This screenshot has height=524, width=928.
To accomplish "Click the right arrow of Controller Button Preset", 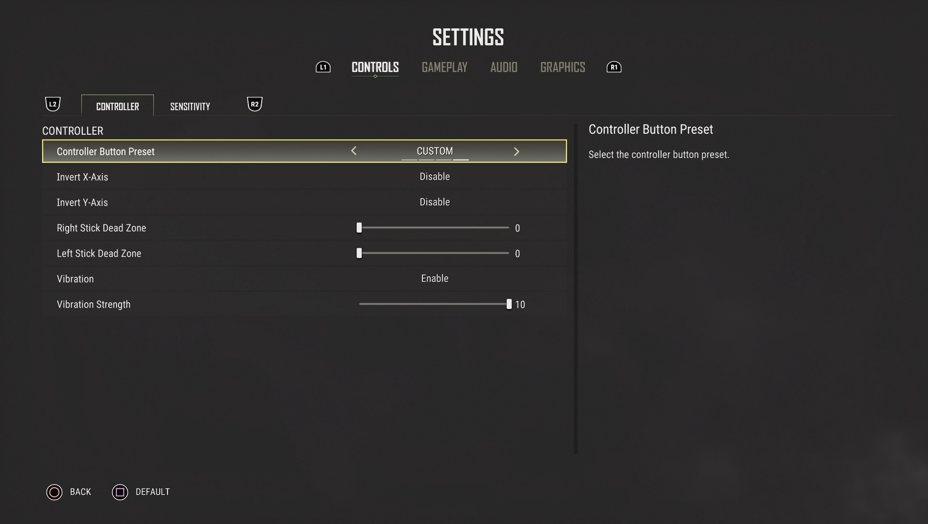I will point(516,151).
